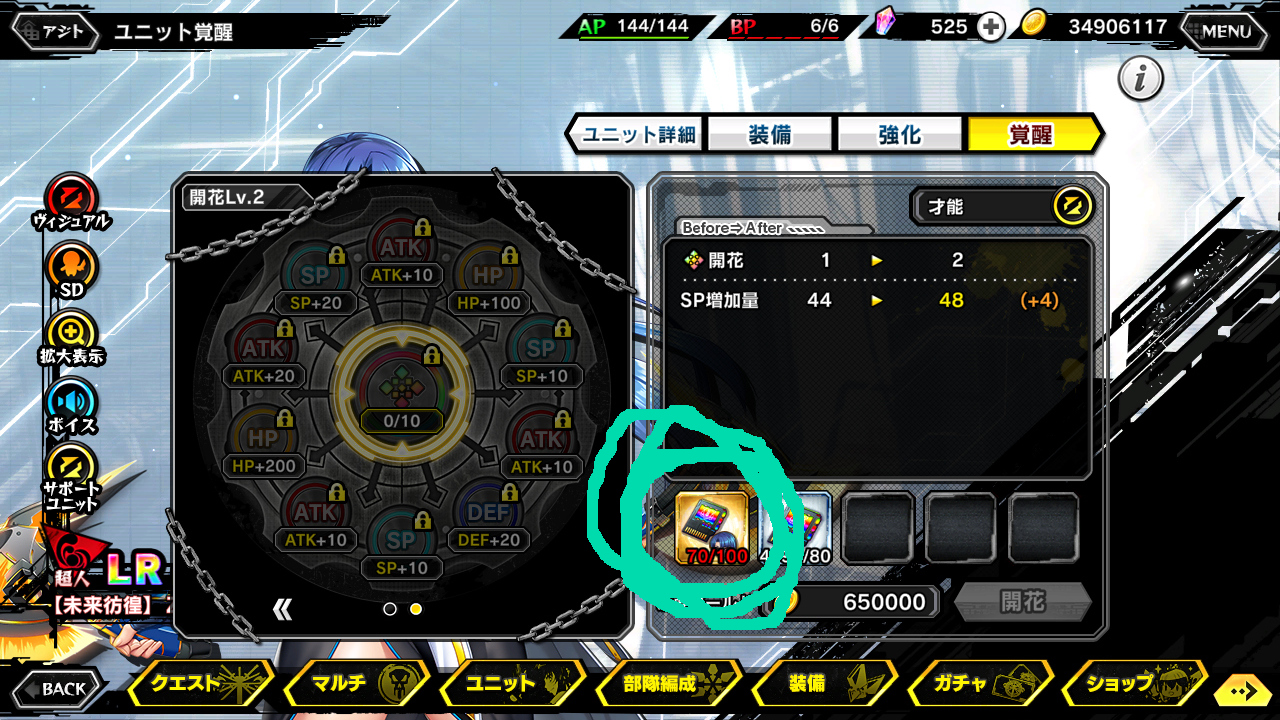Return to アジト home base
Viewport: 1280px width, 720px height.
pyautogui.click(x=56, y=32)
